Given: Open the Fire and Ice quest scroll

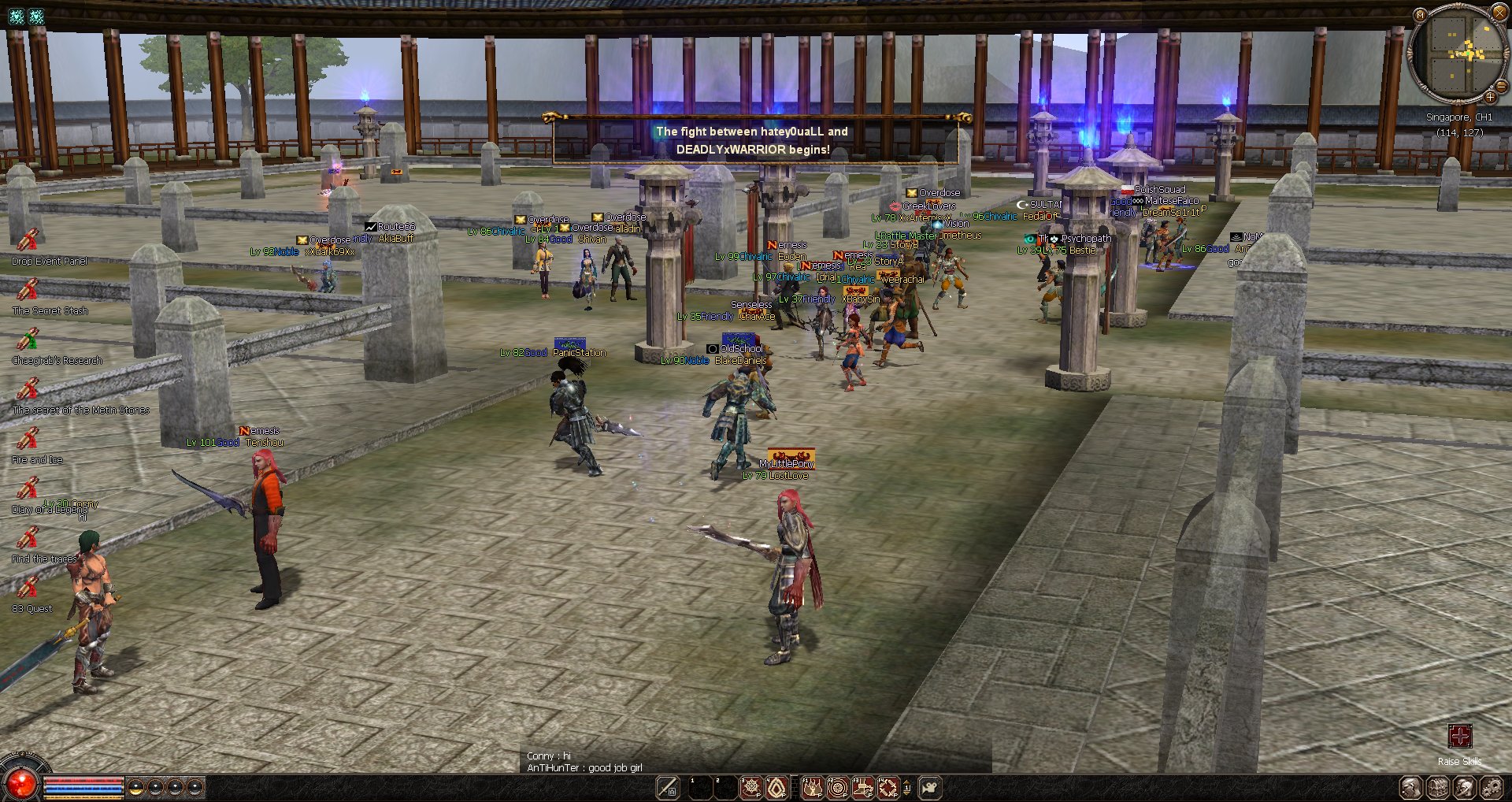Looking at the screenshot, I should [28, 439].
